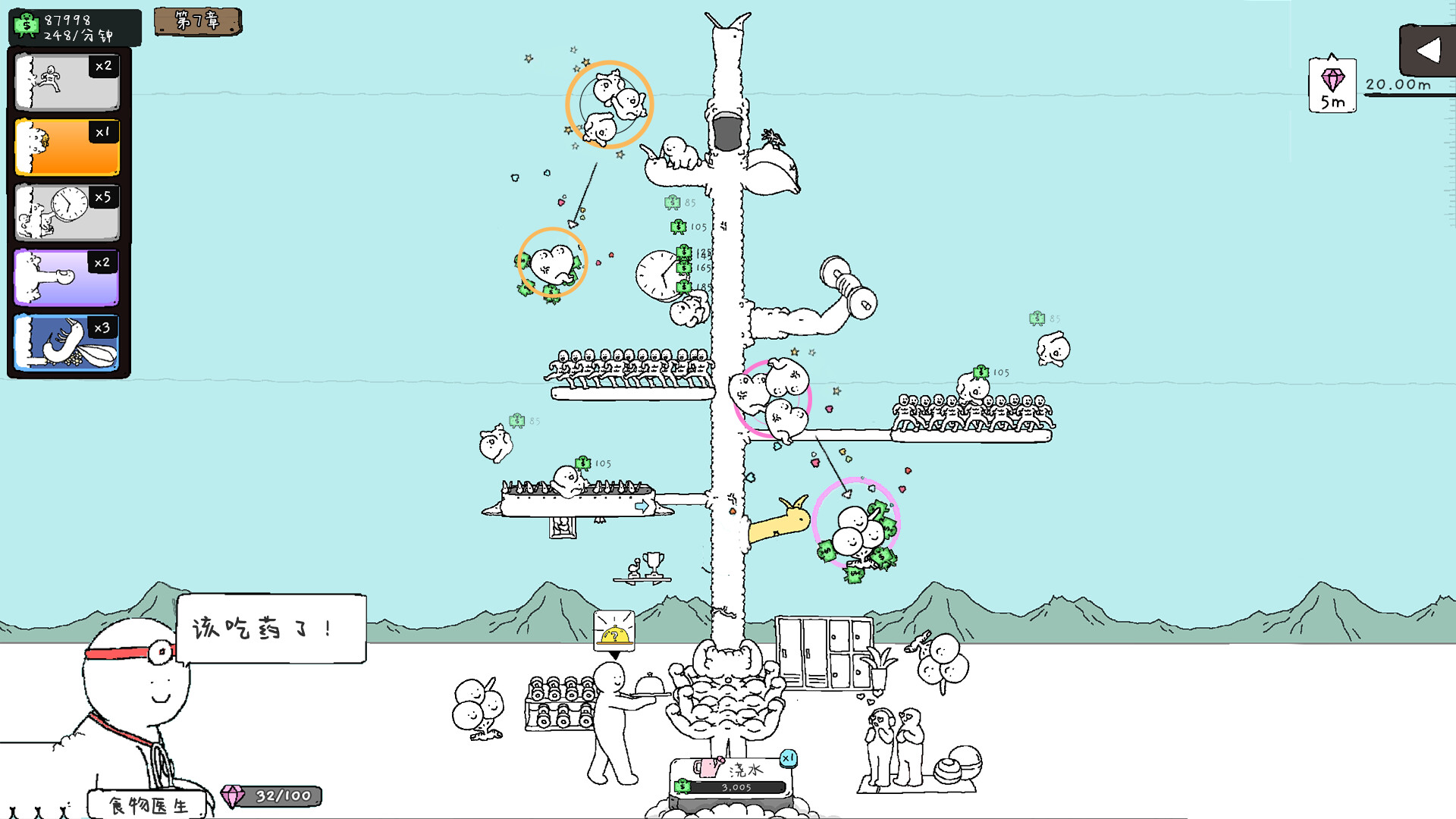Click the 32/100 diamond progress bar
Screen dimensions: 1456x819
271,795
